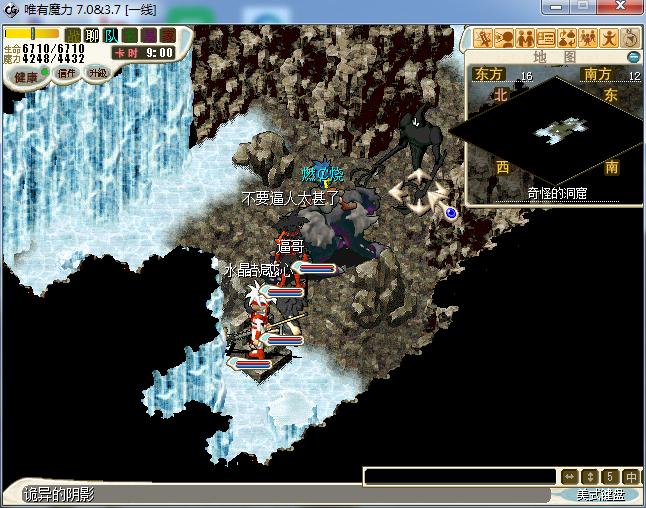This screenshot has width=646, height=508.
Task: Open the 升級 level-up button
Action: (x=98, y=73)
